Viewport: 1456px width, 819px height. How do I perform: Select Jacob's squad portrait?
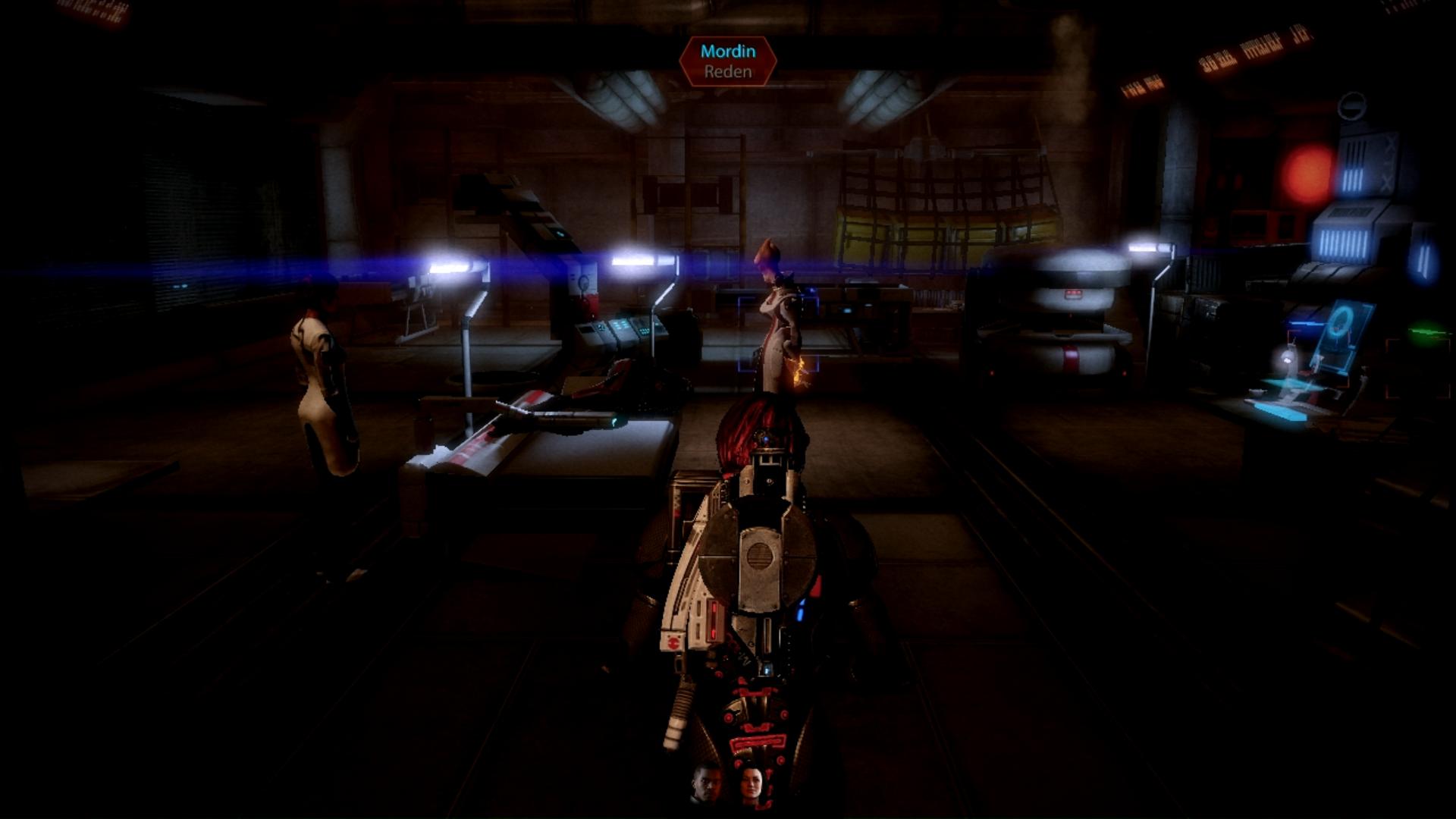tap(707, 784)
